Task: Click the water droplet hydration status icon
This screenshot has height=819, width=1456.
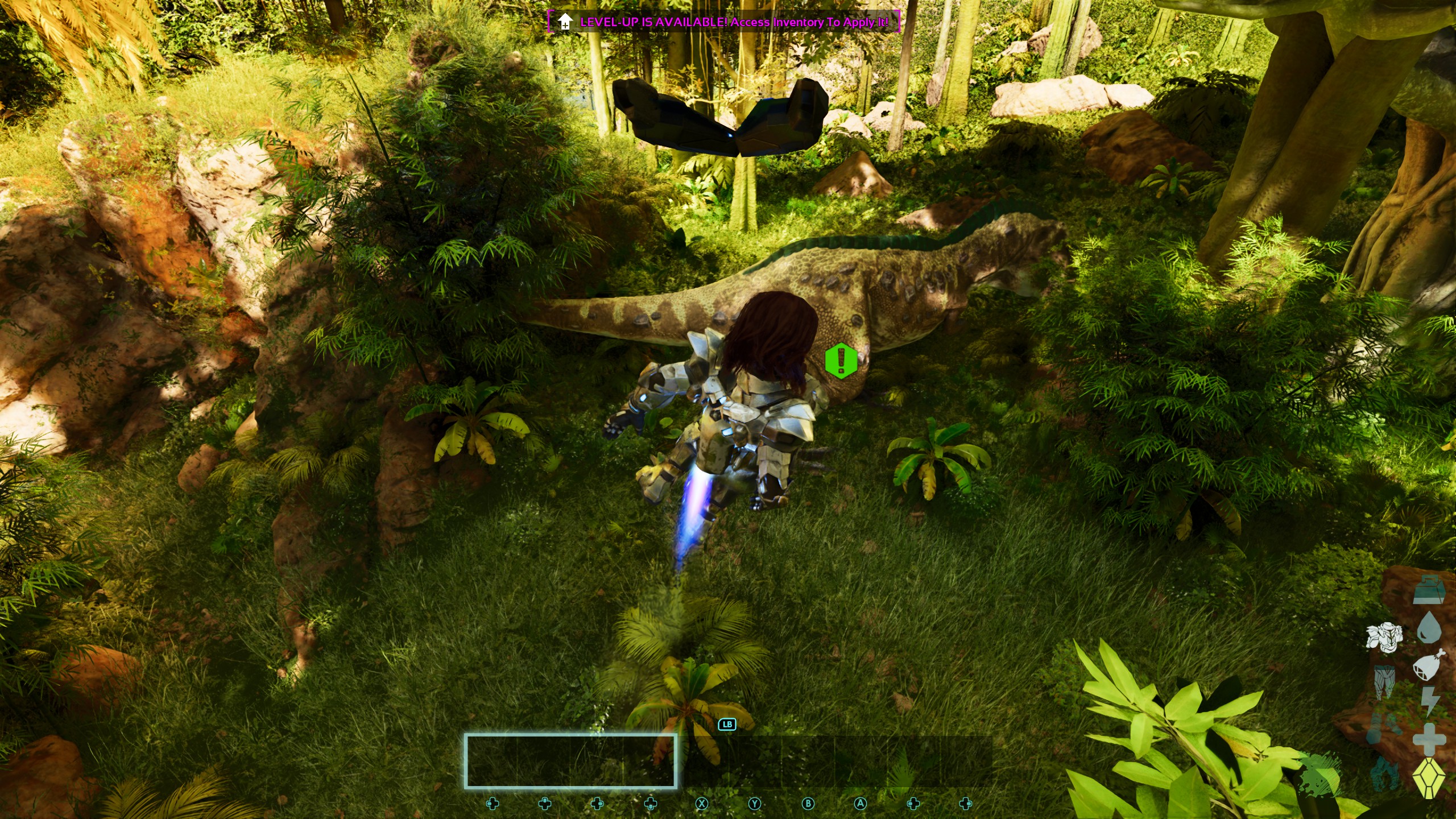Action: (1430, 626)
